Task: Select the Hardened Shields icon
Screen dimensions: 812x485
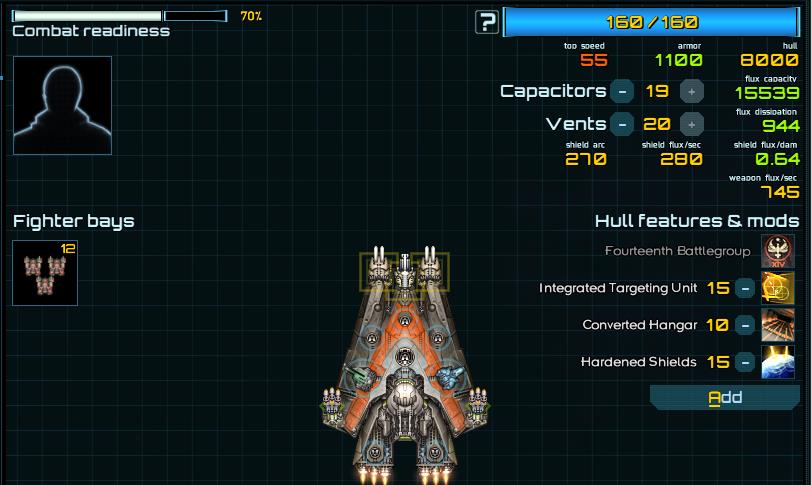Action: click(778, 362)
